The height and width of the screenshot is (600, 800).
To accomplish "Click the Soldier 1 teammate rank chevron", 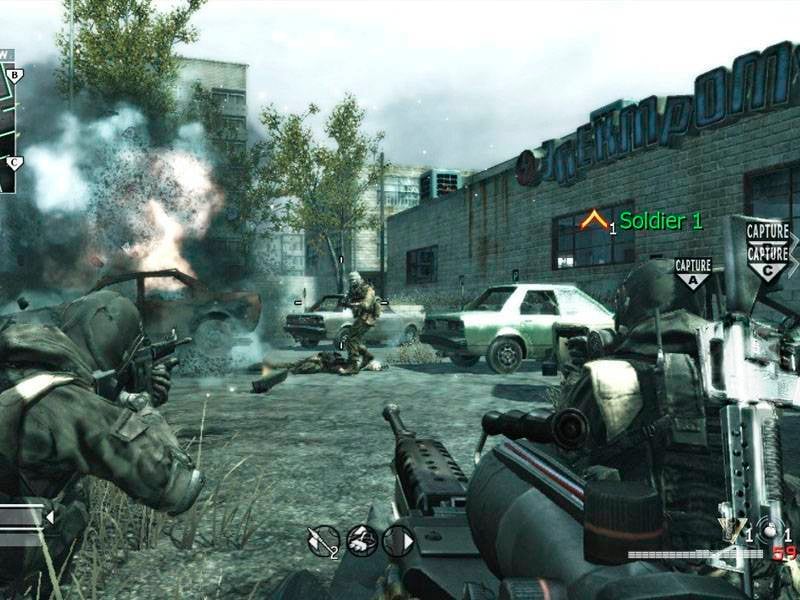I will [595, 220].
